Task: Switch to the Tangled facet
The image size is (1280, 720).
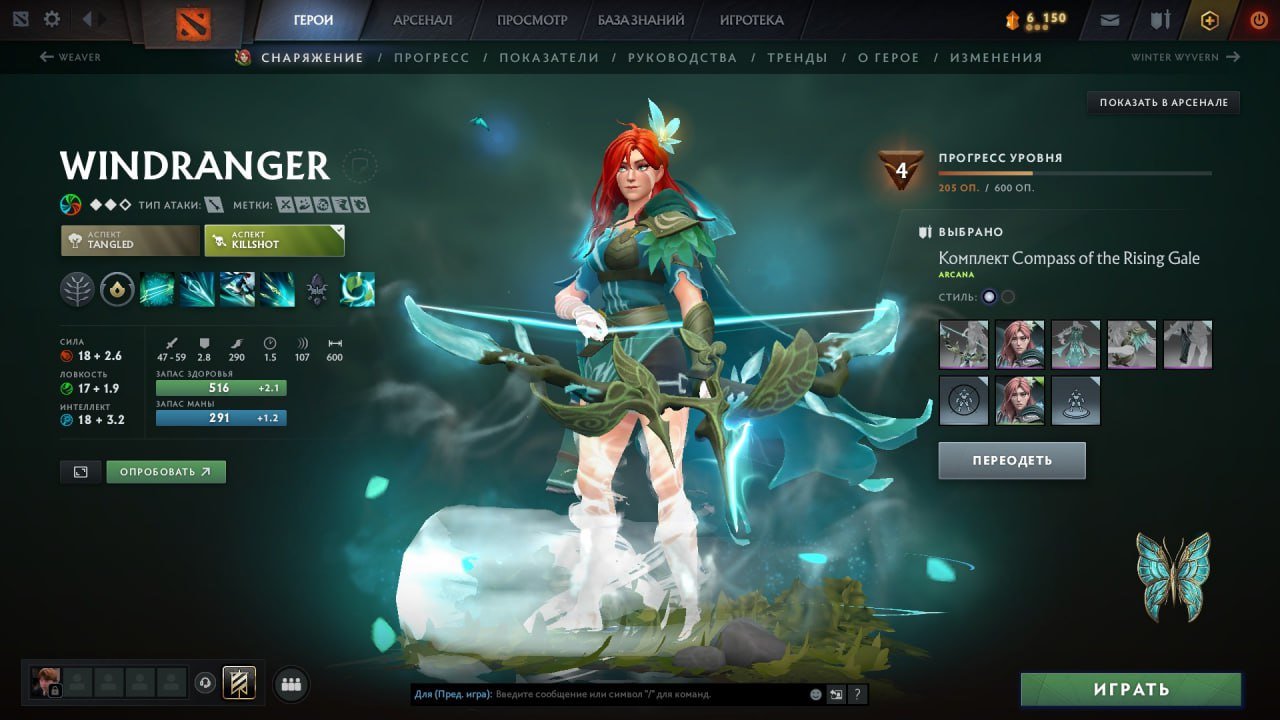Action: (x=129, y=239)
